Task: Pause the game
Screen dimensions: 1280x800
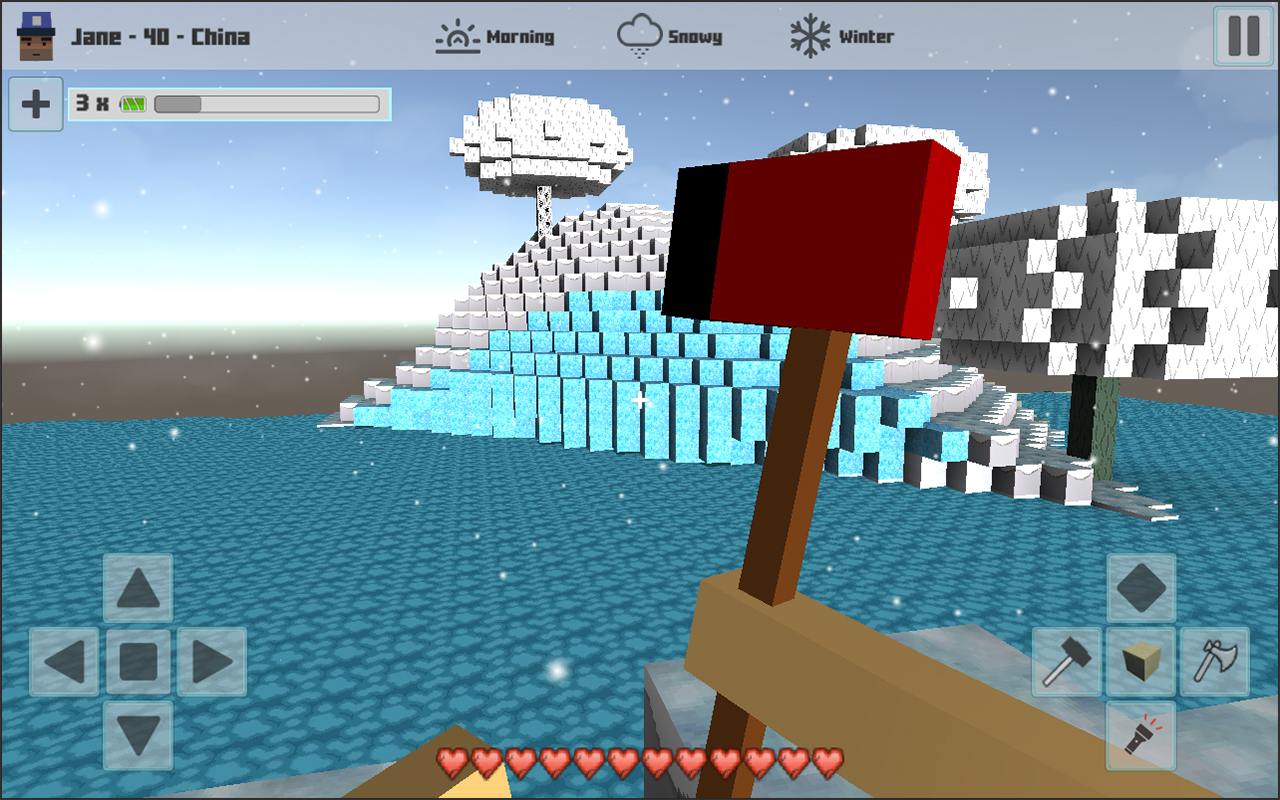Action: tap(1242, 37)
